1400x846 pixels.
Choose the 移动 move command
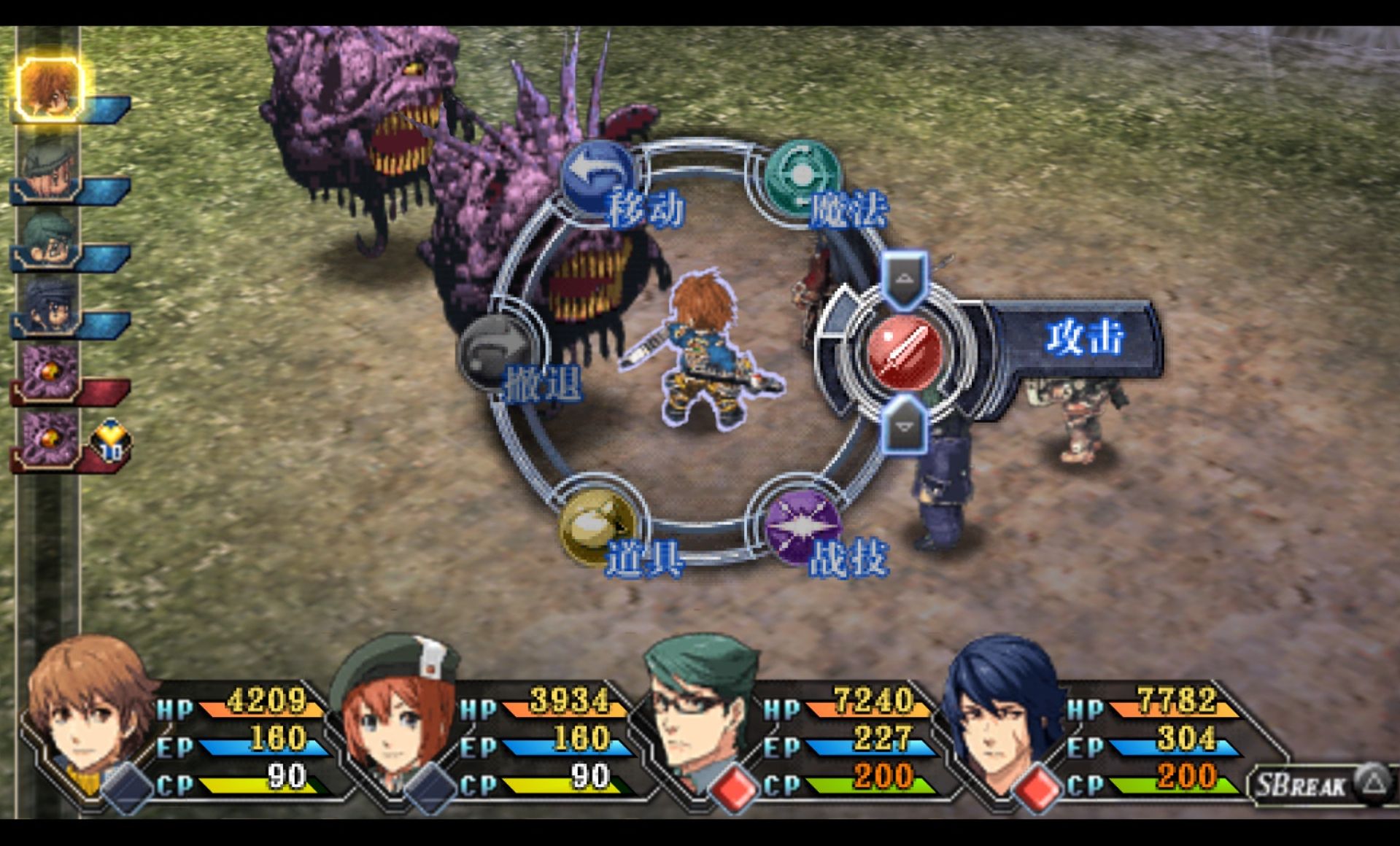click(x=598, y=176)
